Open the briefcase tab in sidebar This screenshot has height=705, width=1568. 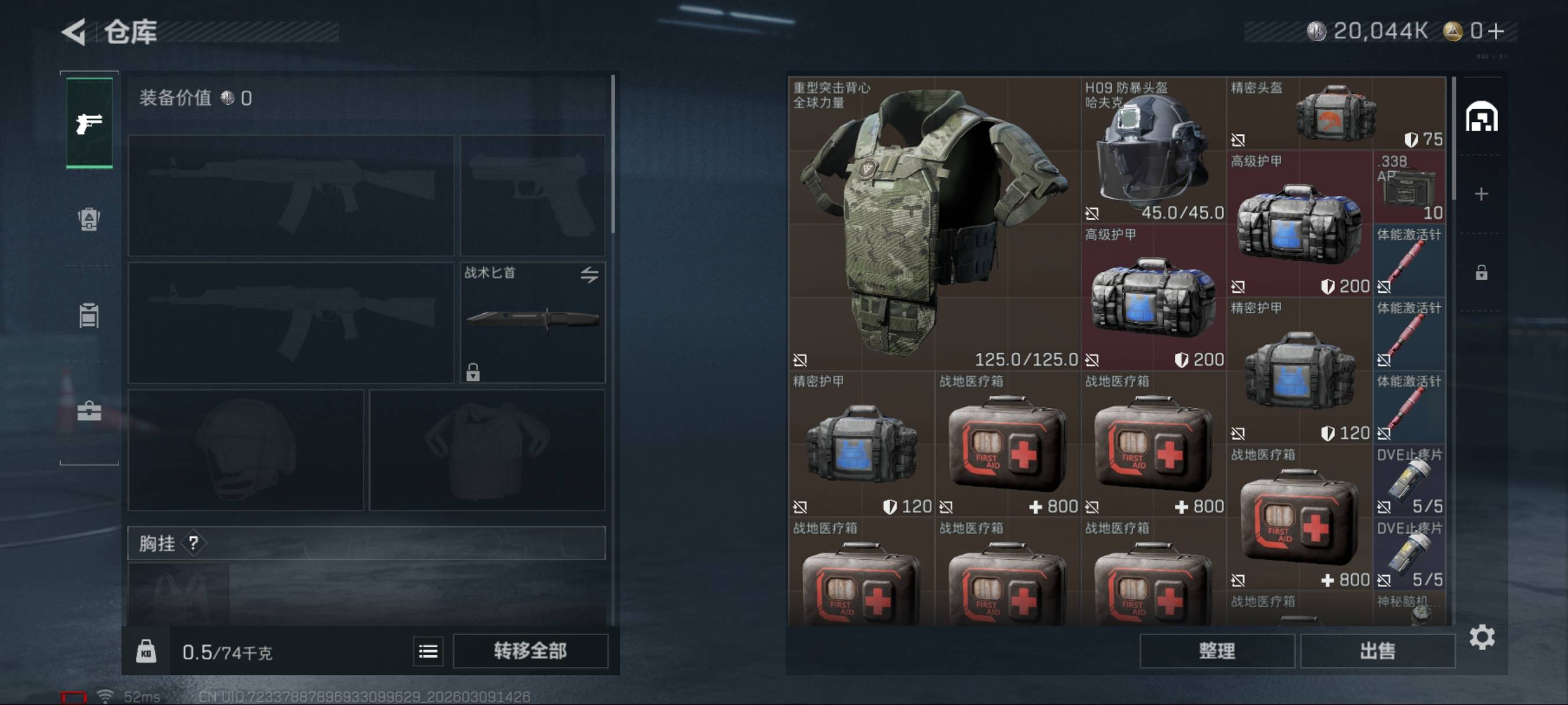tap(89, 412)
